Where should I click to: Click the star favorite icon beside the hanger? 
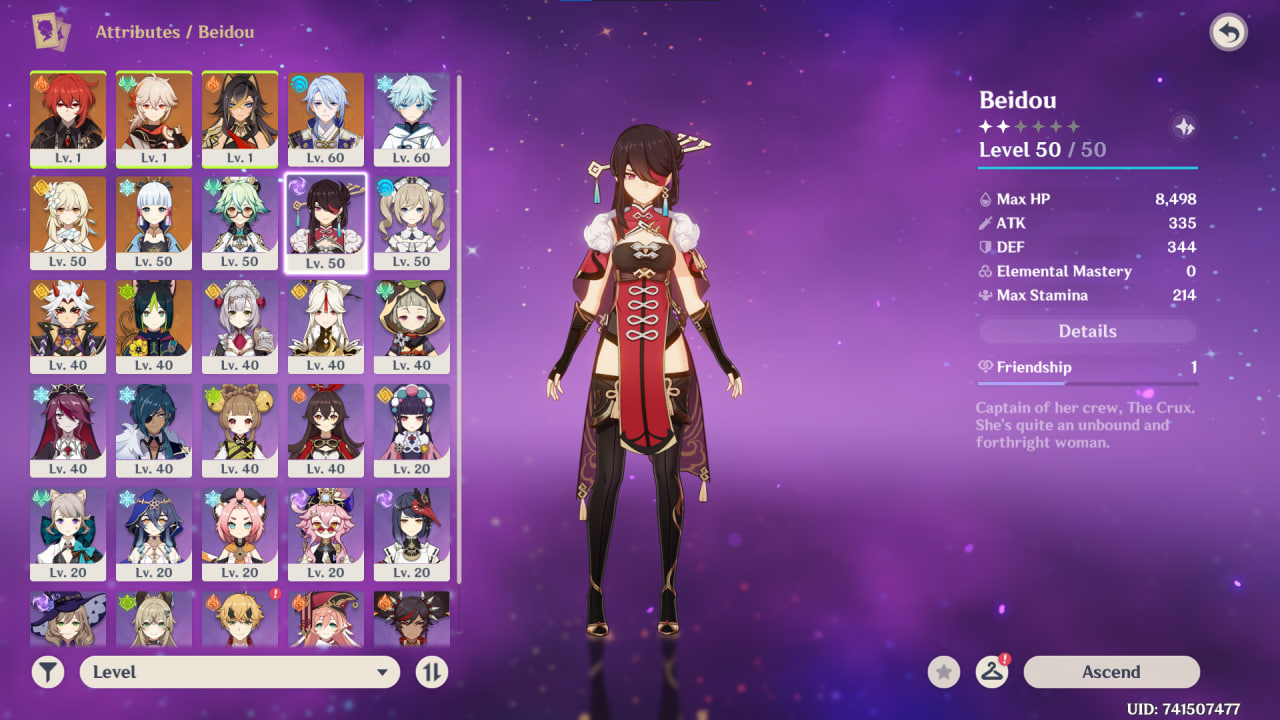[943, 672]
